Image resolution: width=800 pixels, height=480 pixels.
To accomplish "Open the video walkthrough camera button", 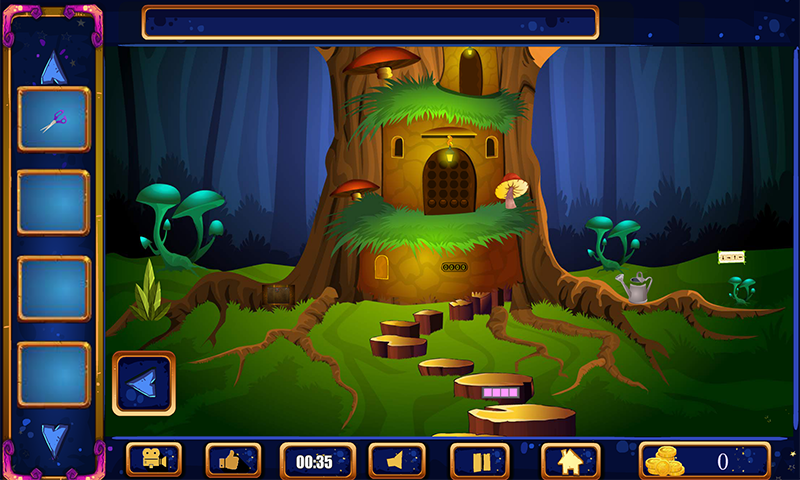I will point(154,460).
